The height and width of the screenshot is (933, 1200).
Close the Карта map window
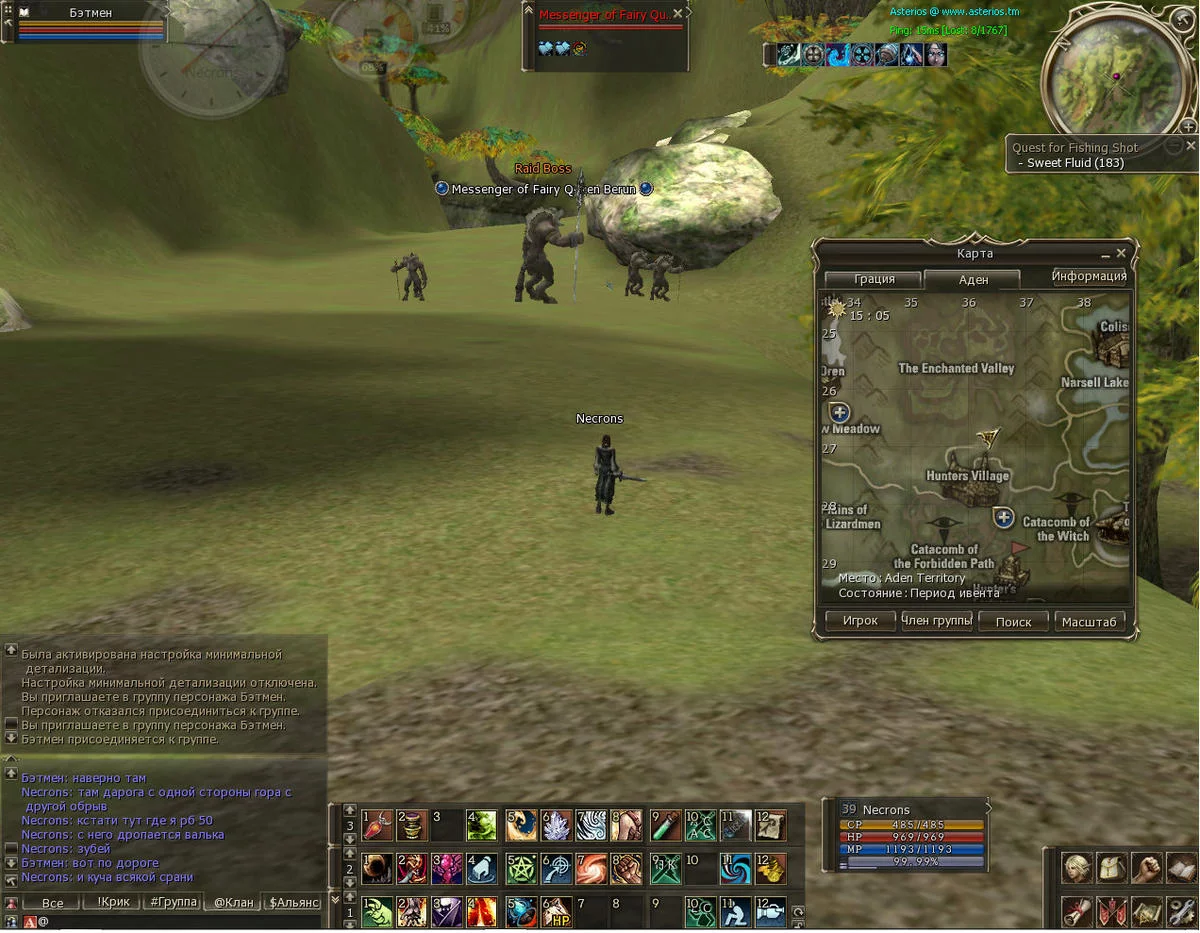pyautogui.click(x=1121, y=253)
